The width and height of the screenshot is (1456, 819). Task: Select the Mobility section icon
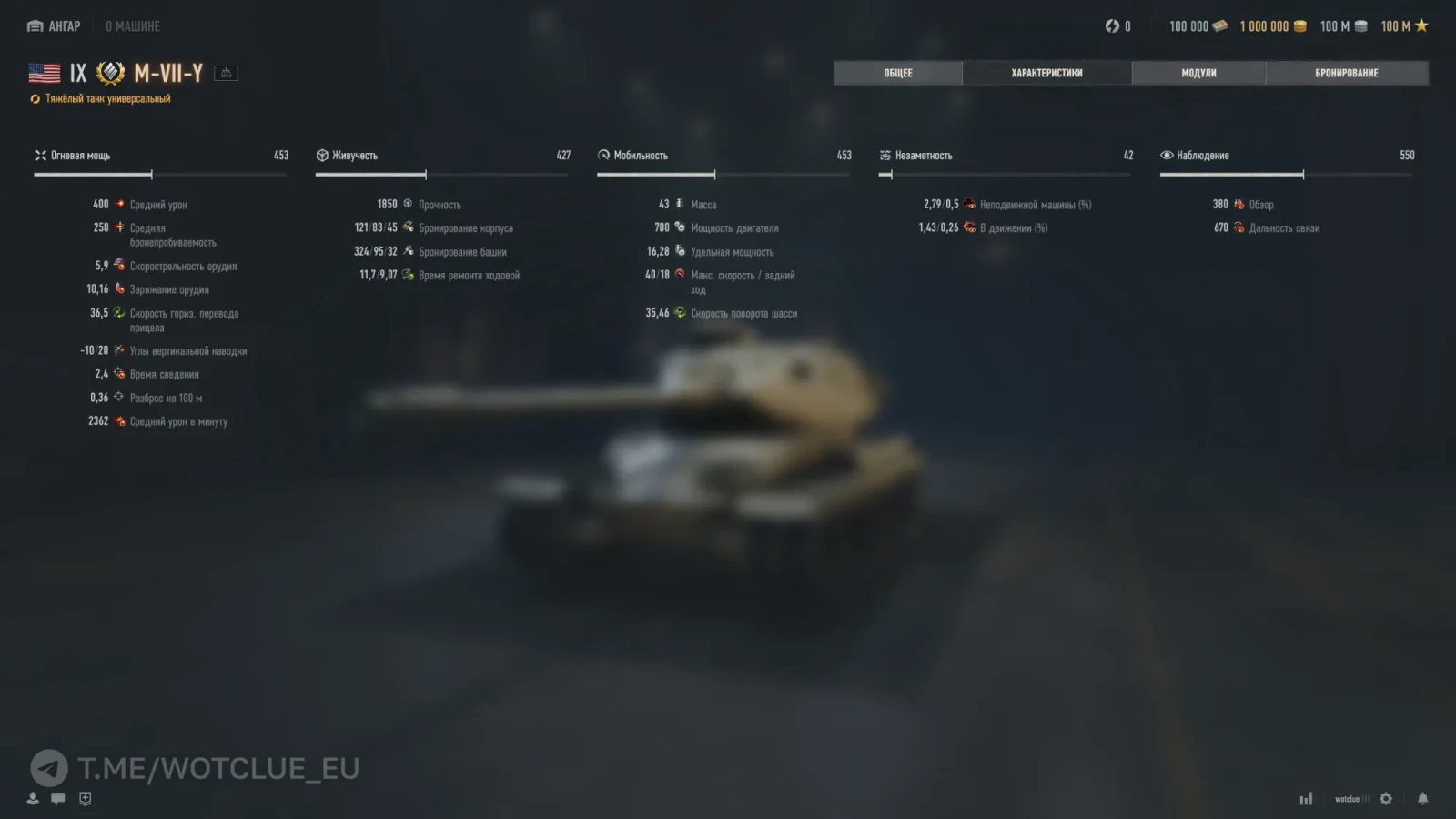click(x=603, y=155)
